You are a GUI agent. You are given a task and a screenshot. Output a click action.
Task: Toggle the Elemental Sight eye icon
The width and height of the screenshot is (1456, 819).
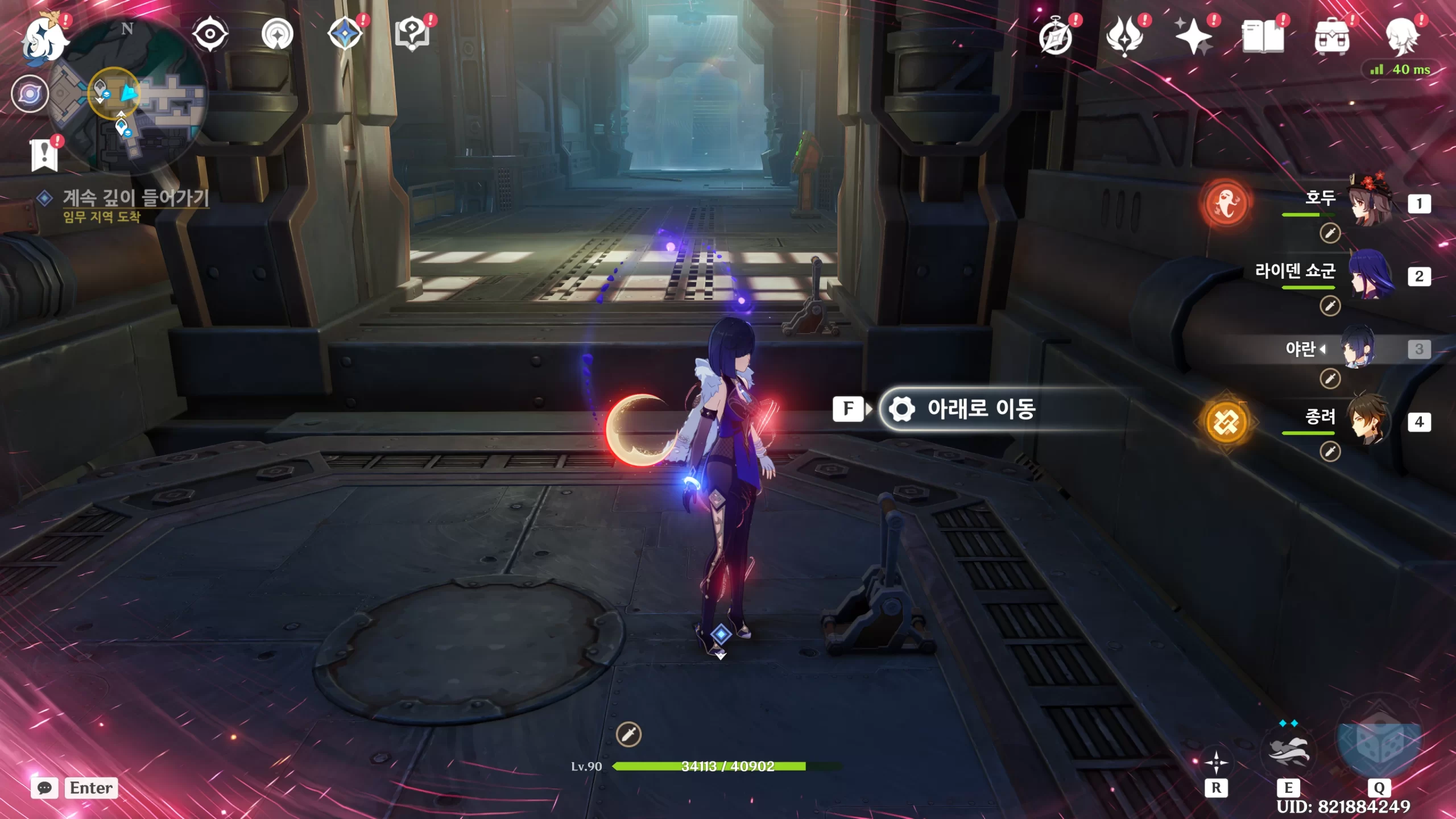point(210,34)
